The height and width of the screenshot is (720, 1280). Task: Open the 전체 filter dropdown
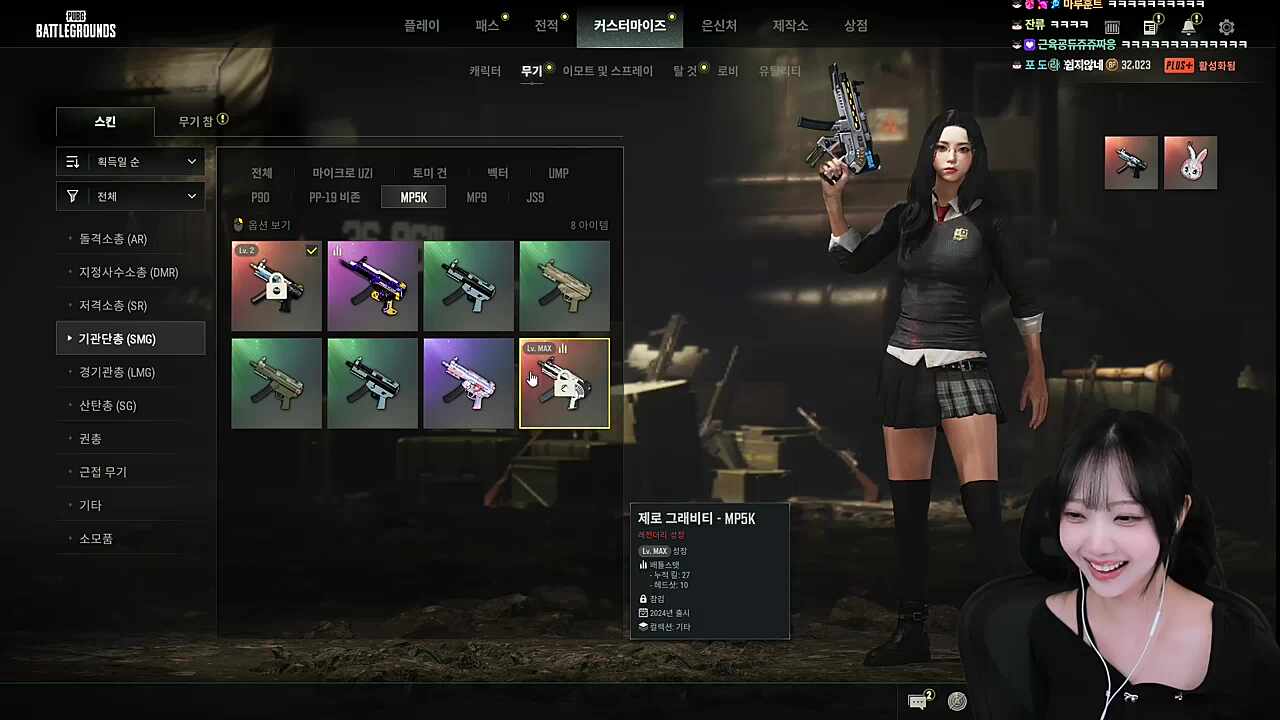[131, 197]
